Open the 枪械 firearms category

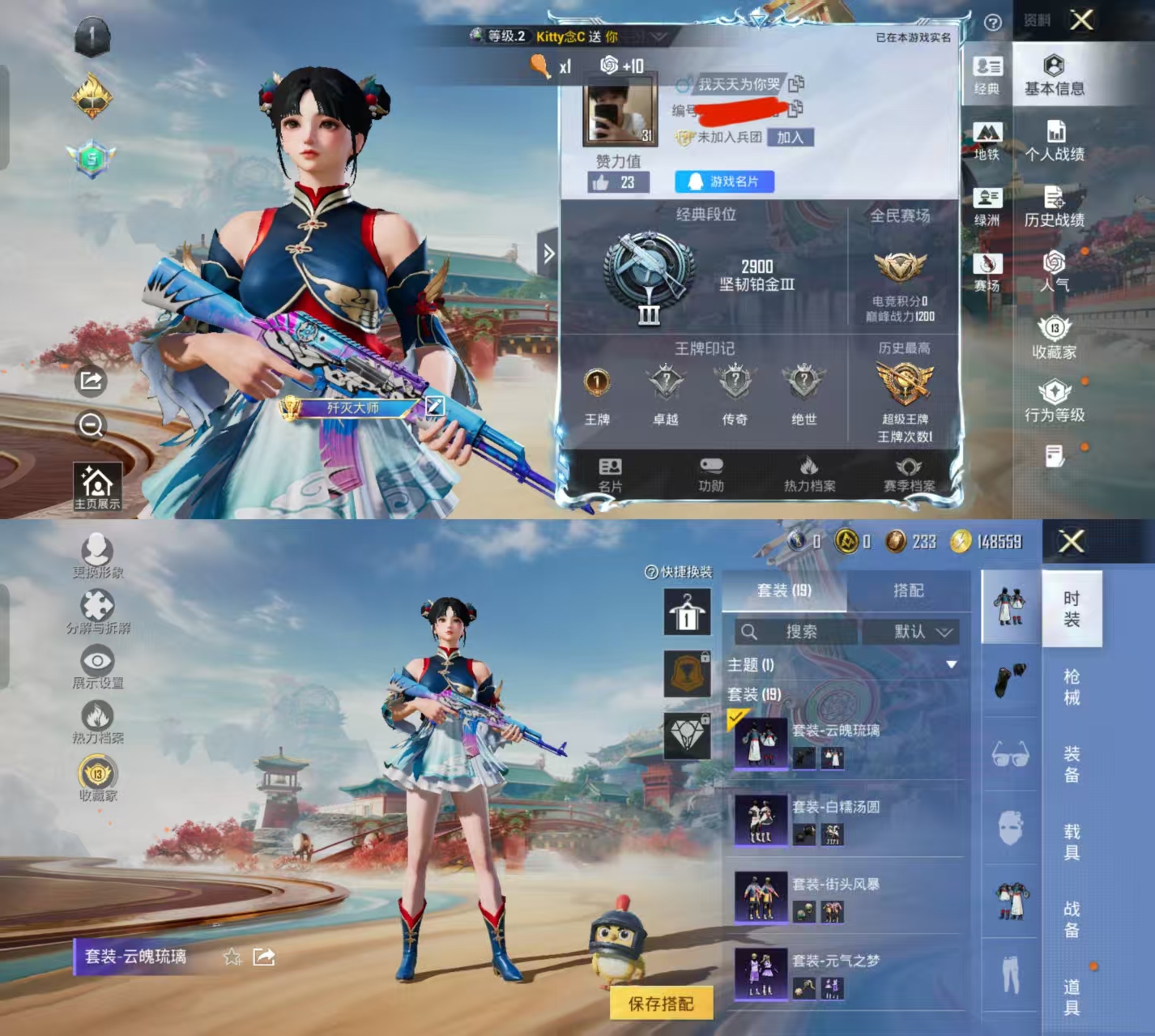coord(1071,687)
